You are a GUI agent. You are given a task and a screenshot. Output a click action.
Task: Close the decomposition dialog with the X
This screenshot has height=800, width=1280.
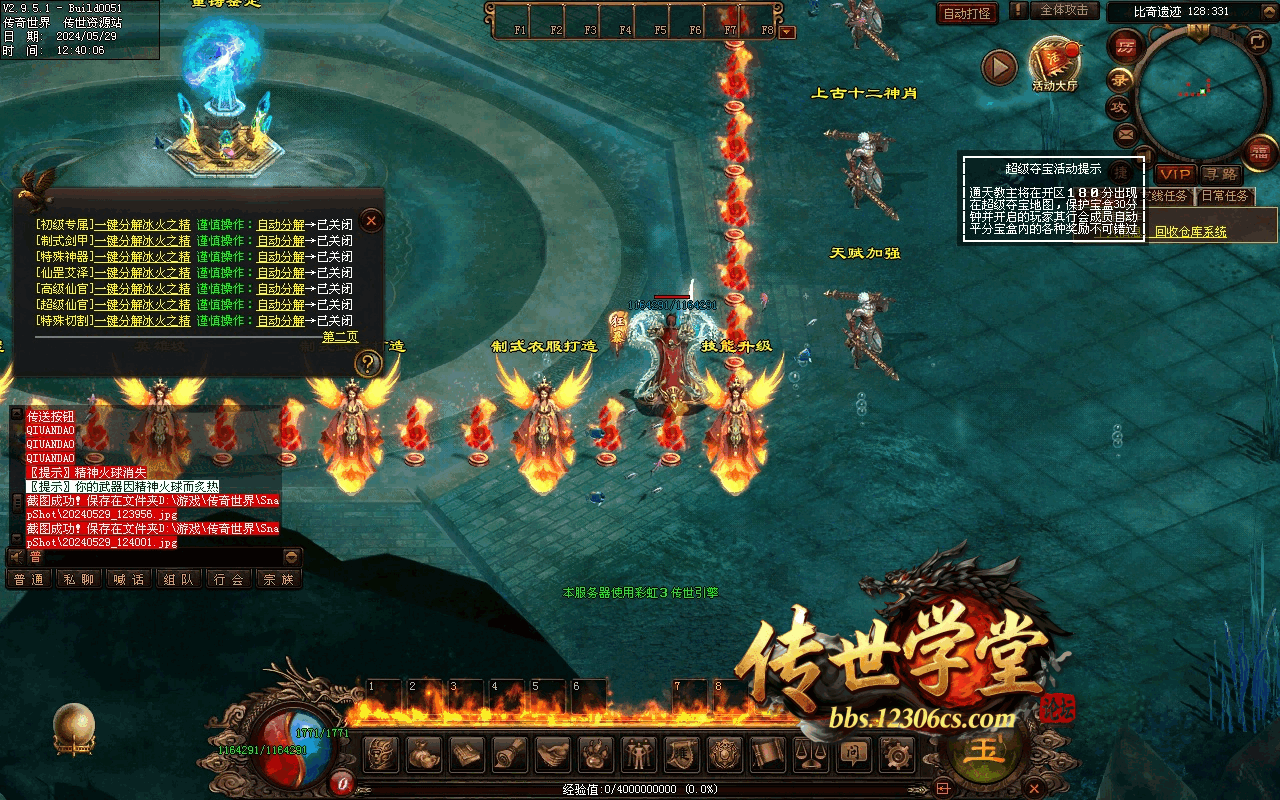[x=371, y=220]
